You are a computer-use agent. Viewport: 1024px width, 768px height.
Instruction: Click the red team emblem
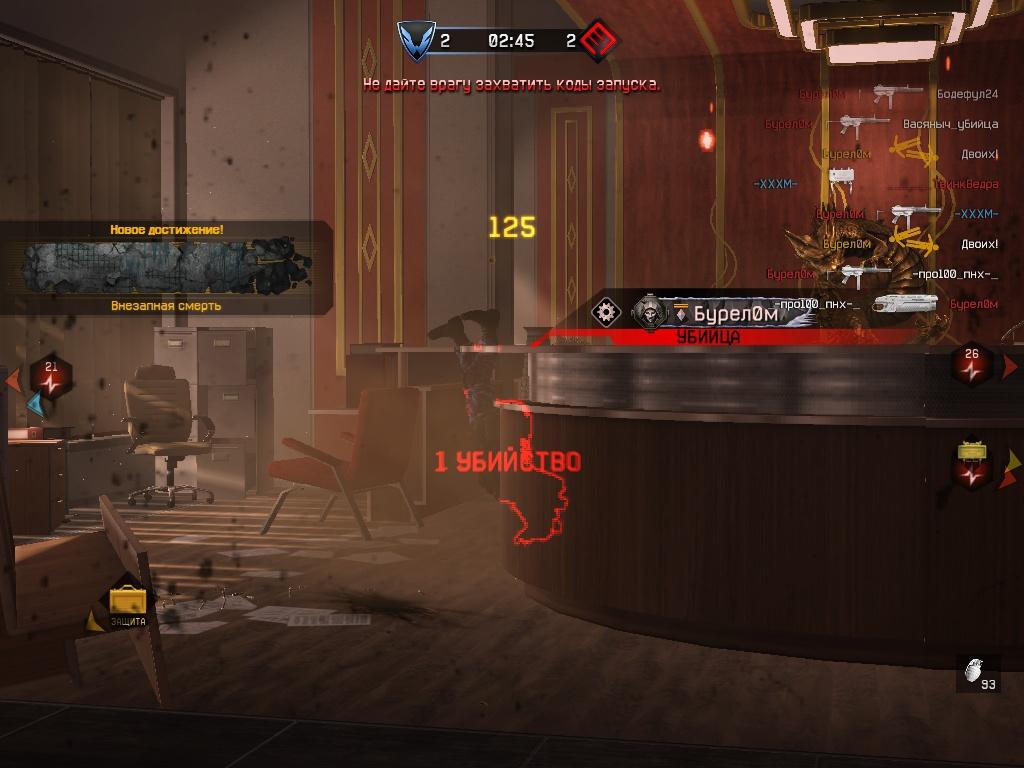point(599,41)
